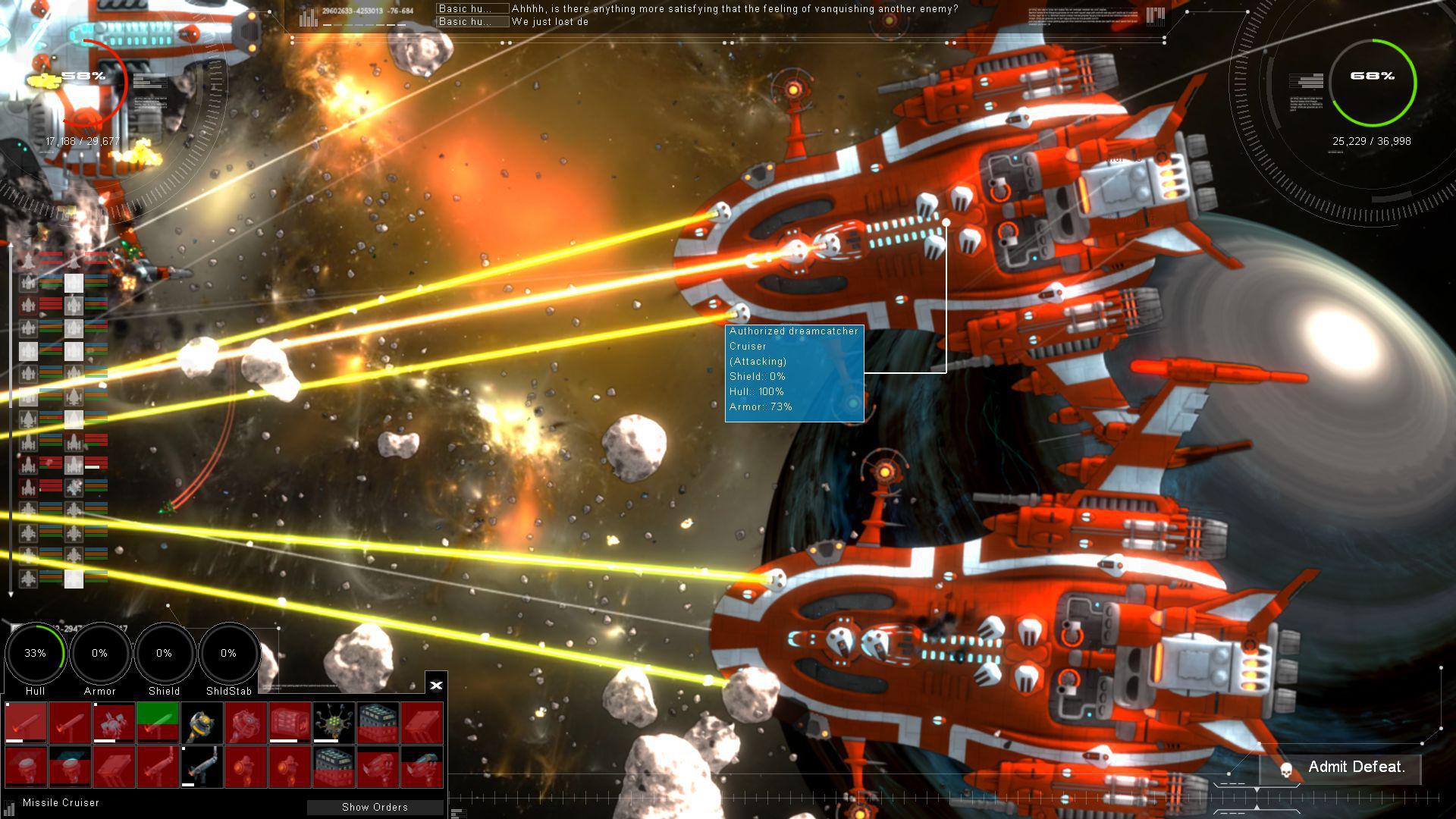1456x819 pixels.
Task: Expand the Show Orders panel
Action: pos(375,807)
